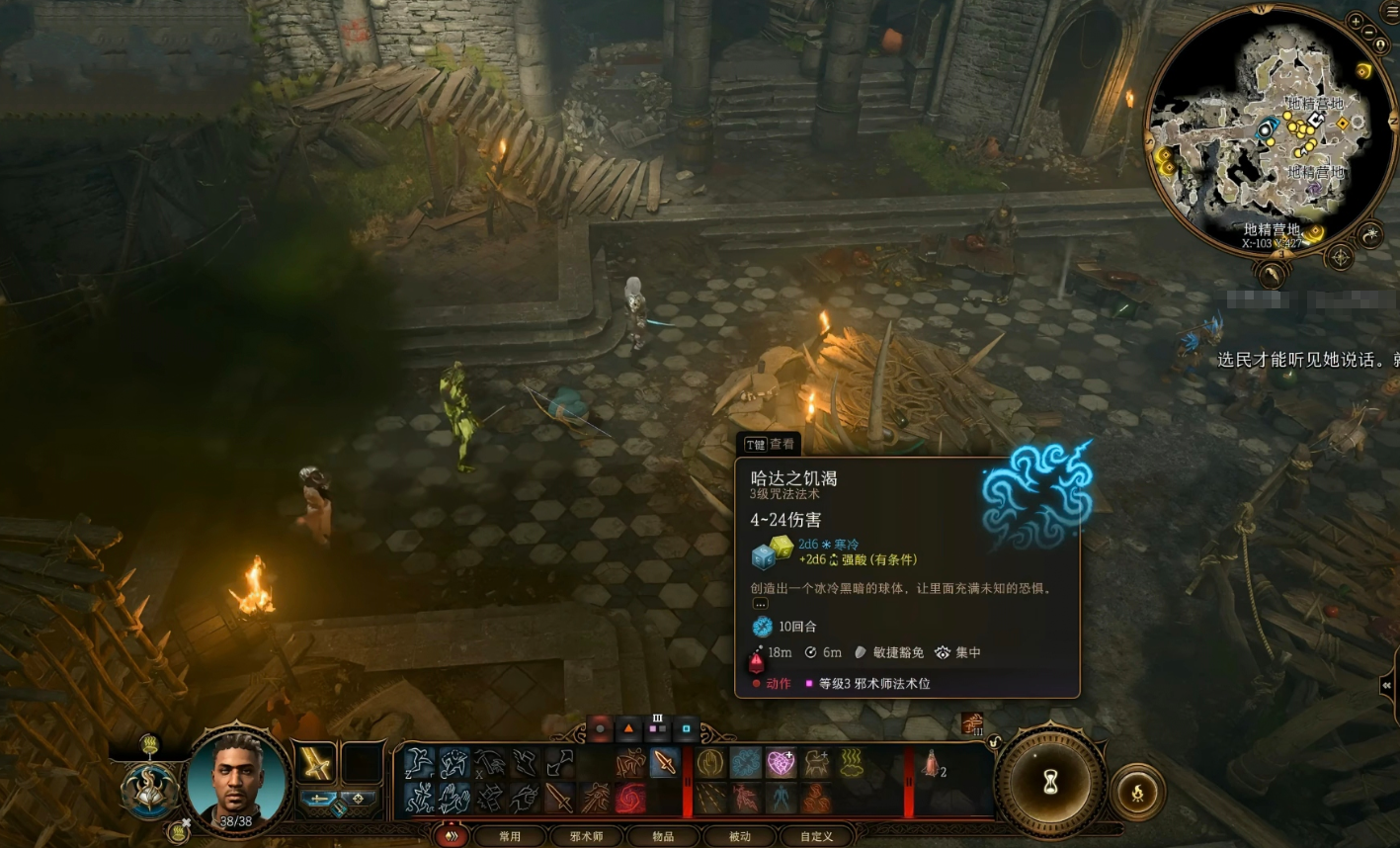1400x848 pixels.
Task: Click the hourglass end-turn button
Action: tap(1050, 785)
